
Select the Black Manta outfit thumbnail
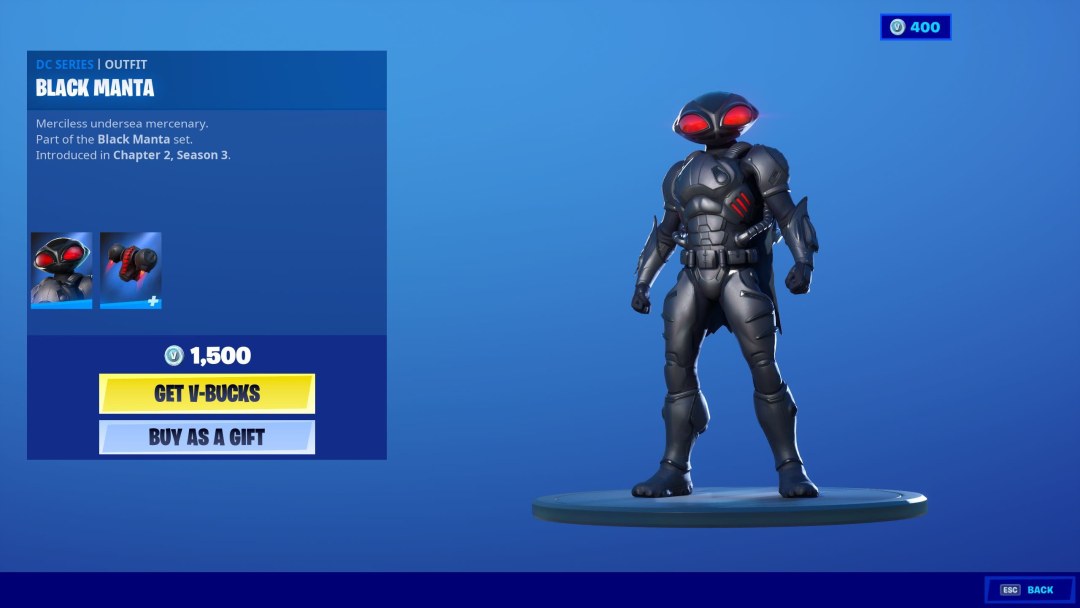pyautogui.click(x=61, y=270)
